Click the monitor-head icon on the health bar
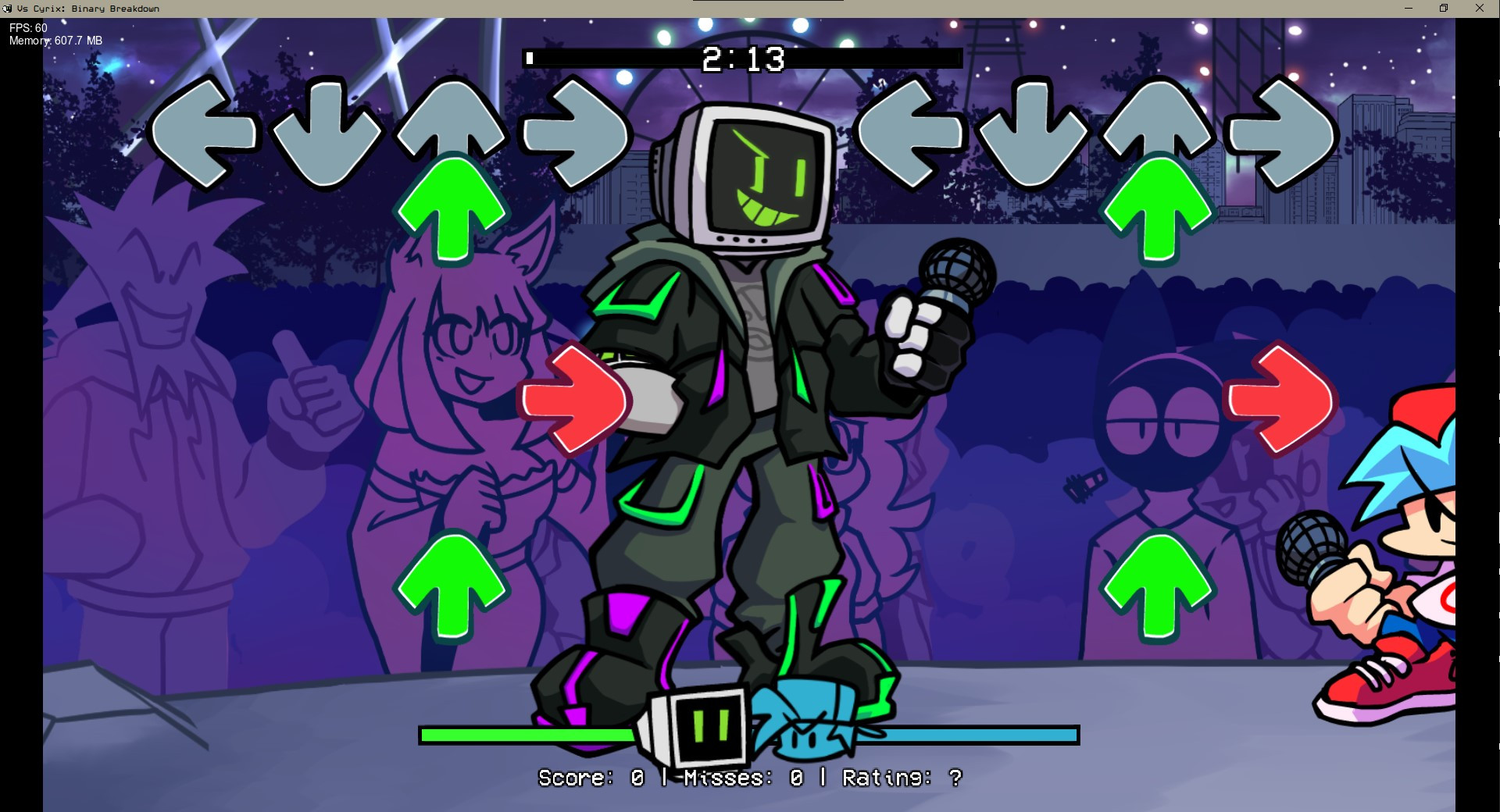The image size is (1500, 812). (x=699, y=726)
